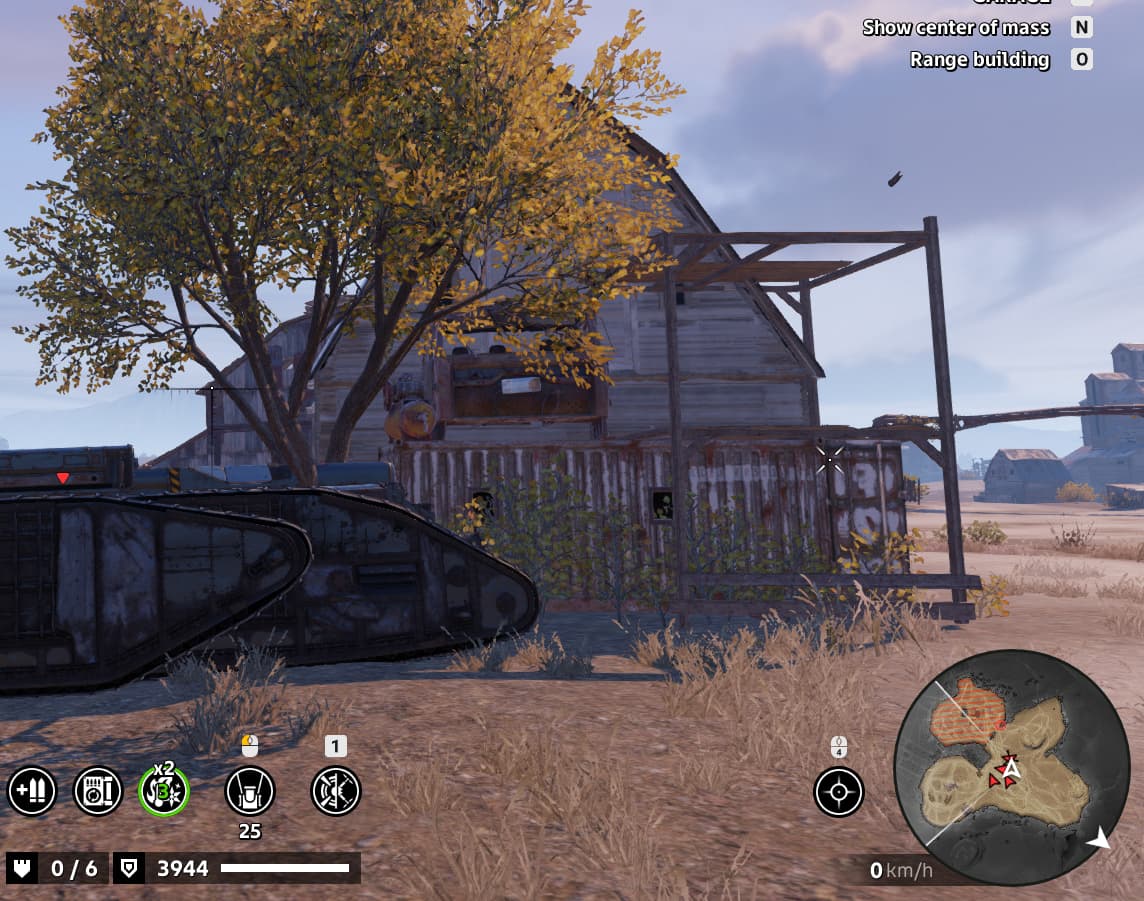
Task: Click the ammo pack icon with plus sign
Action: coord(32,792)
